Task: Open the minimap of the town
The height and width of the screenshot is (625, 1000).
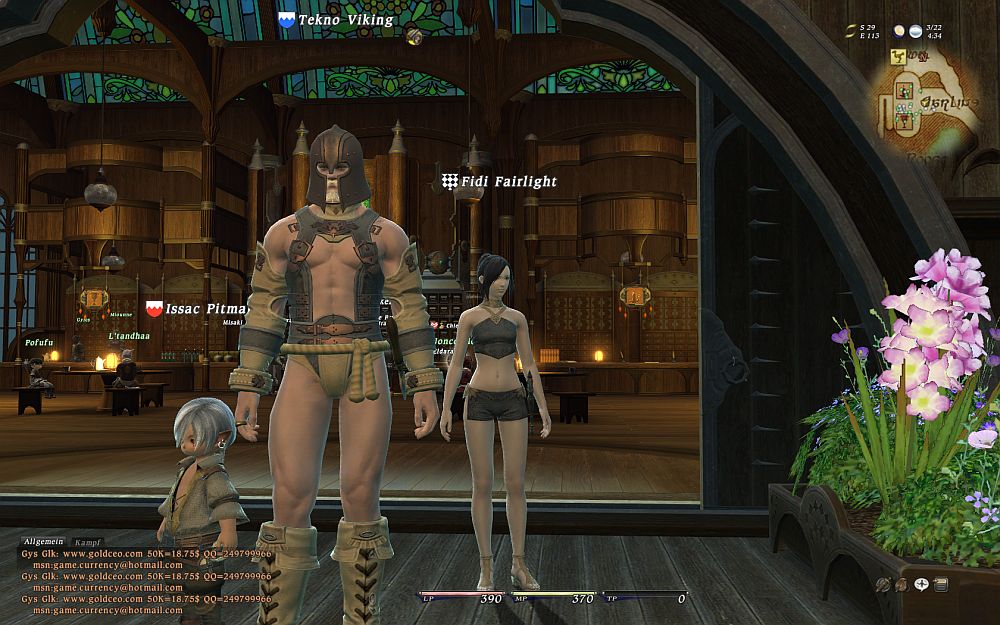Action: [925, 105]
